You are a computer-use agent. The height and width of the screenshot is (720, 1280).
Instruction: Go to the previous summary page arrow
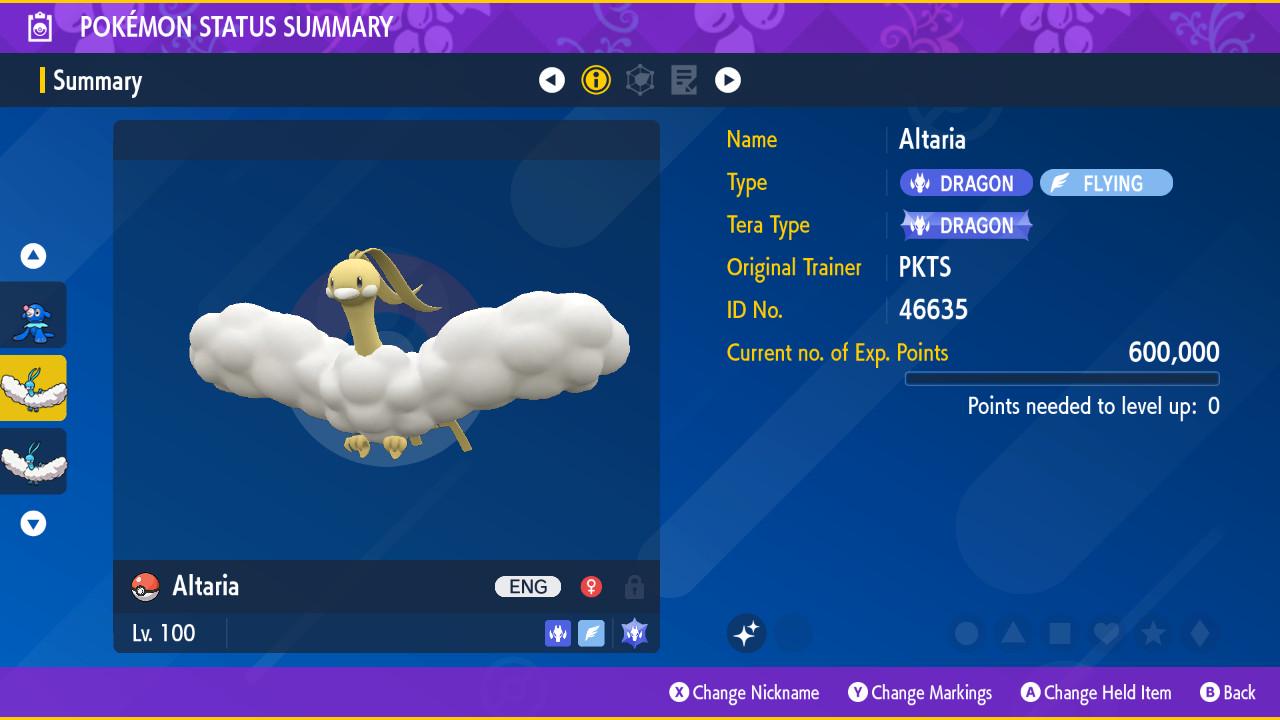[x=552, y=80]
